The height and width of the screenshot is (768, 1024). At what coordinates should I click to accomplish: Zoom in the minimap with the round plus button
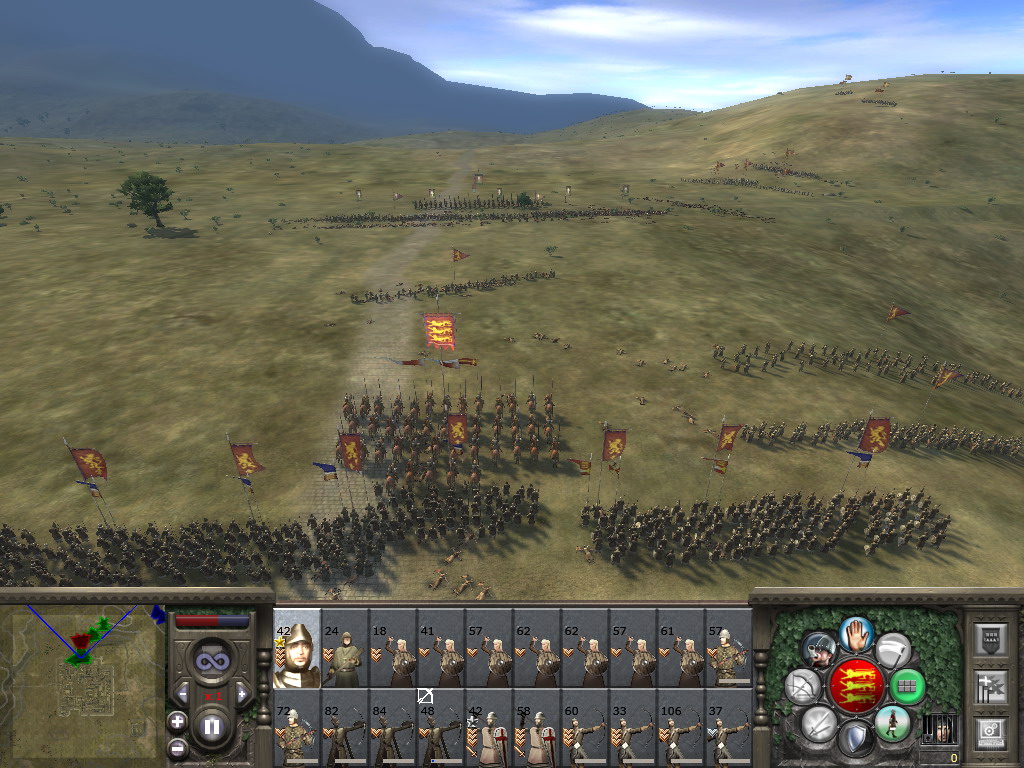click(x=177, y=721)
